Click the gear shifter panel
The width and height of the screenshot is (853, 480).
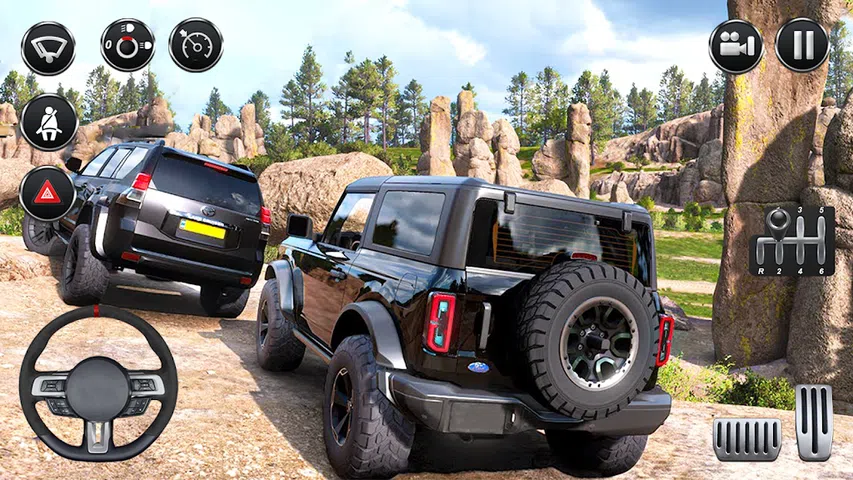coord(791,241)
